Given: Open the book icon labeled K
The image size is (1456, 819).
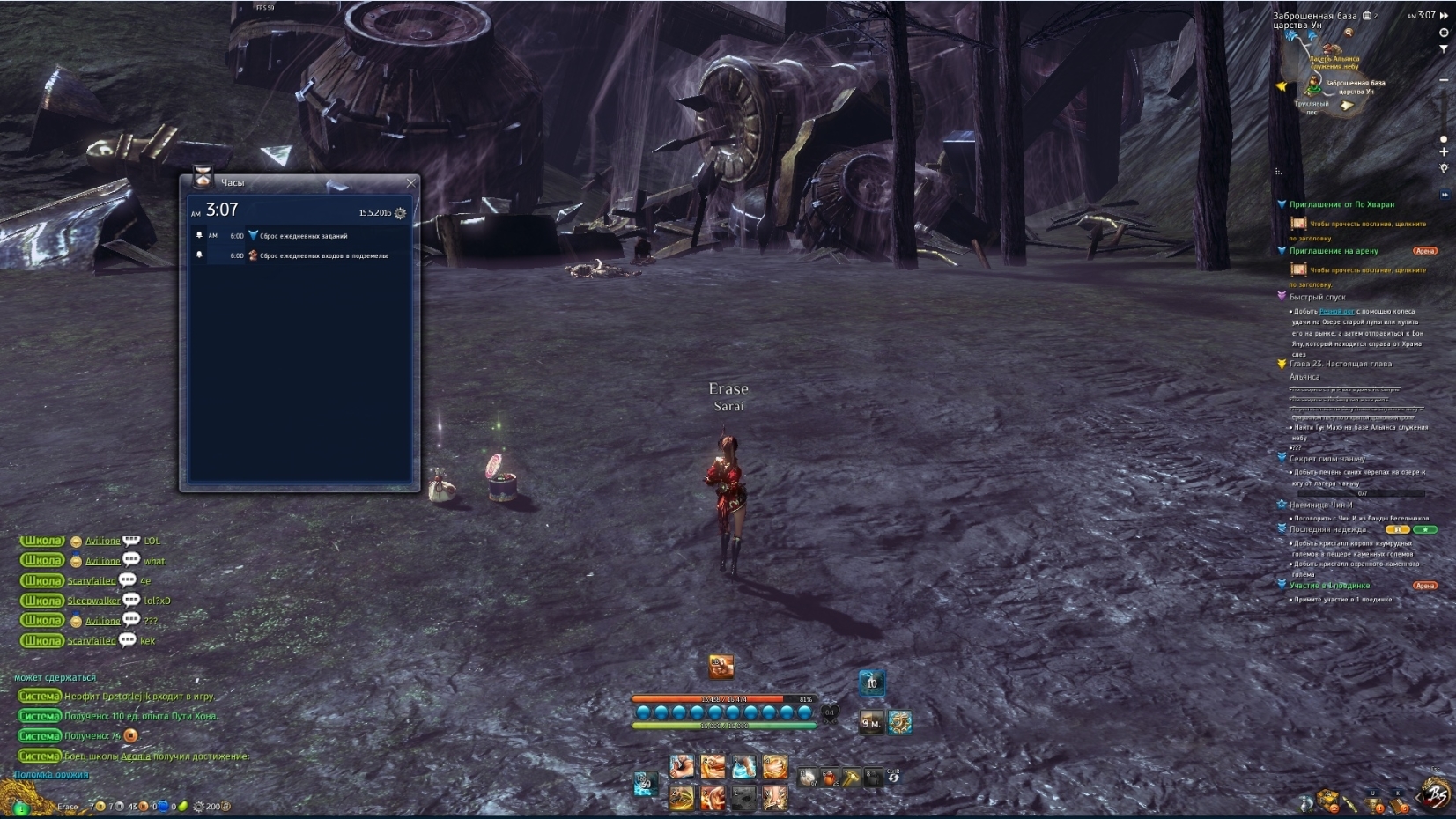Looking at the screenshot, I should [1397, 802].
